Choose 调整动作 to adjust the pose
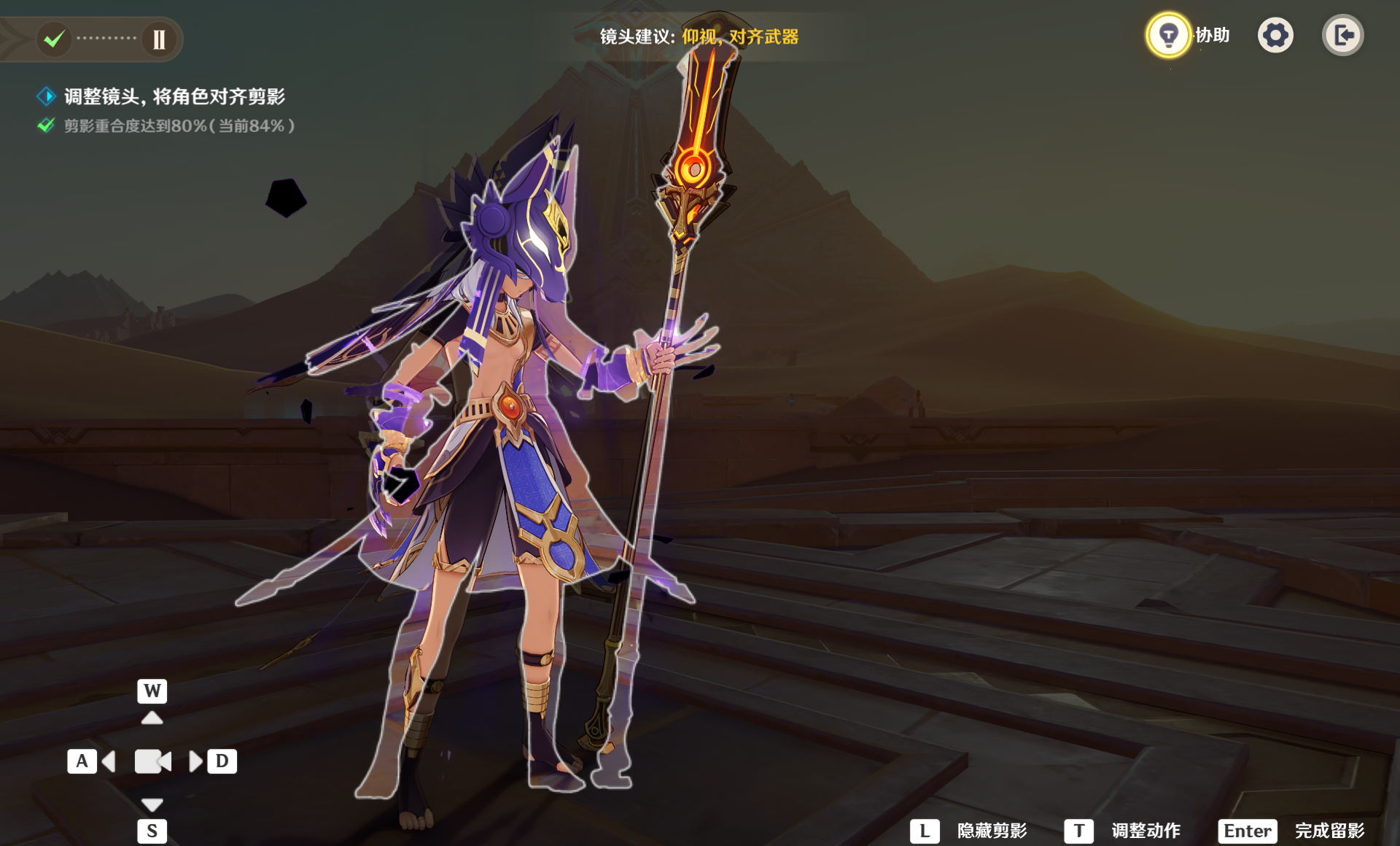This screenshot has height=846, width=1400. 1123,831
